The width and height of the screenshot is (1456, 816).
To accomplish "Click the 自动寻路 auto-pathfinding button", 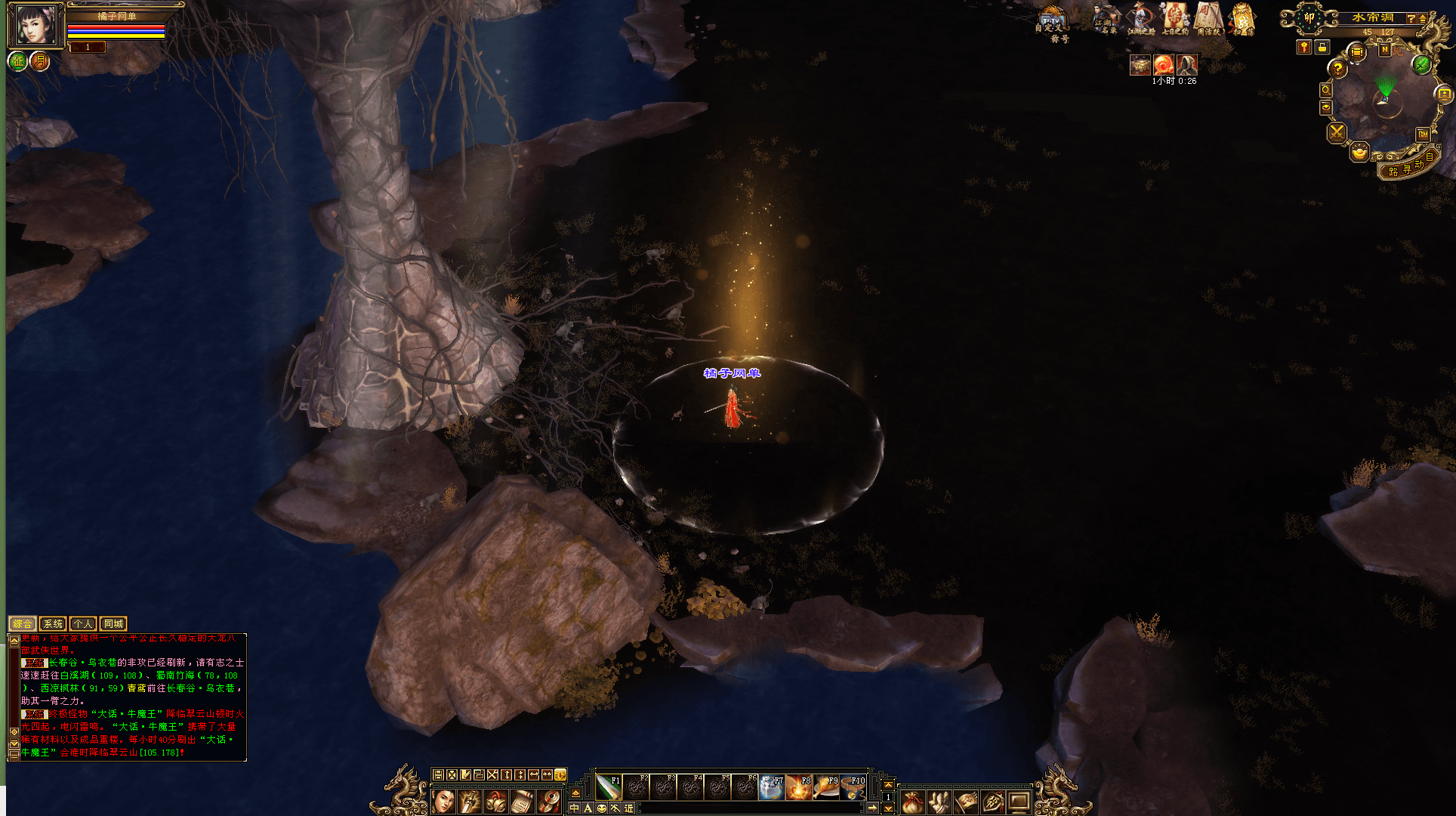I will click(x=1409, y=167).
